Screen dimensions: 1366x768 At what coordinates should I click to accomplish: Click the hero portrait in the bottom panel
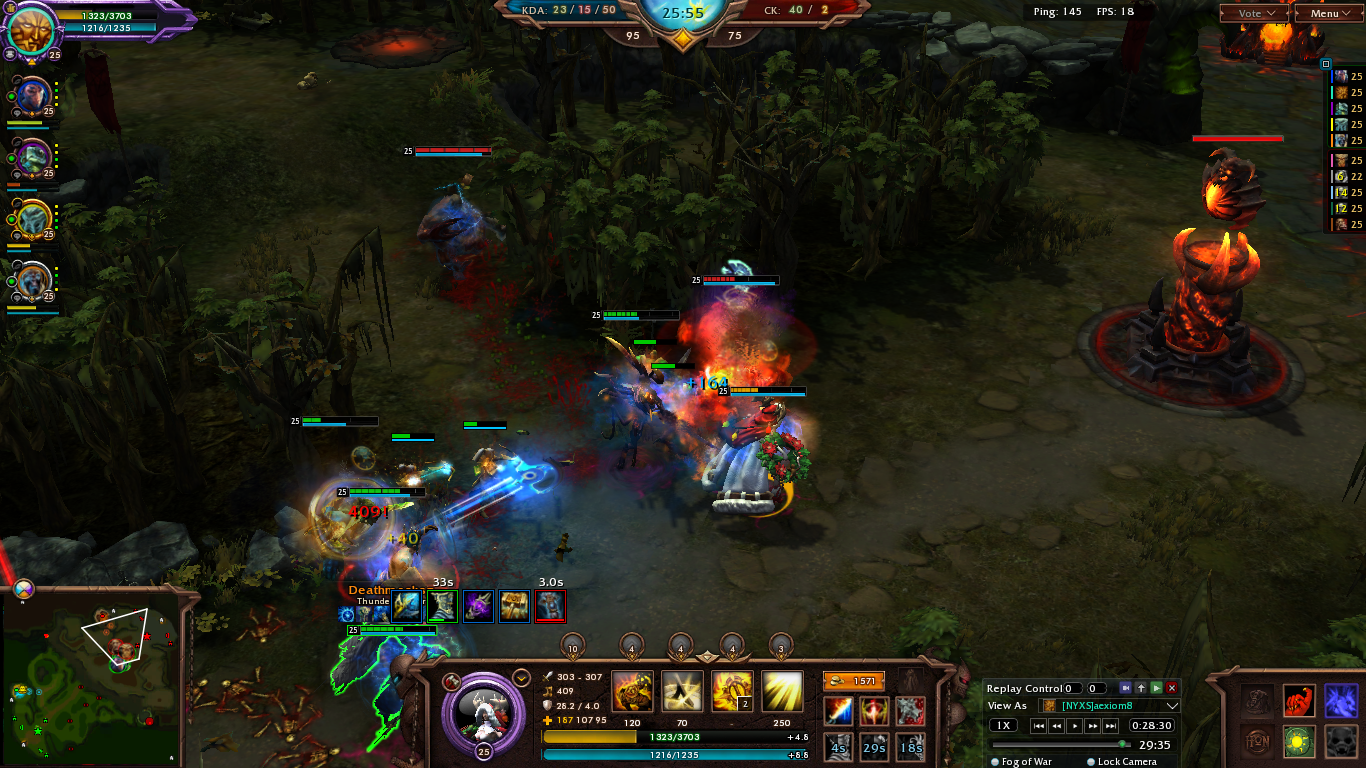tap(483, 710)
